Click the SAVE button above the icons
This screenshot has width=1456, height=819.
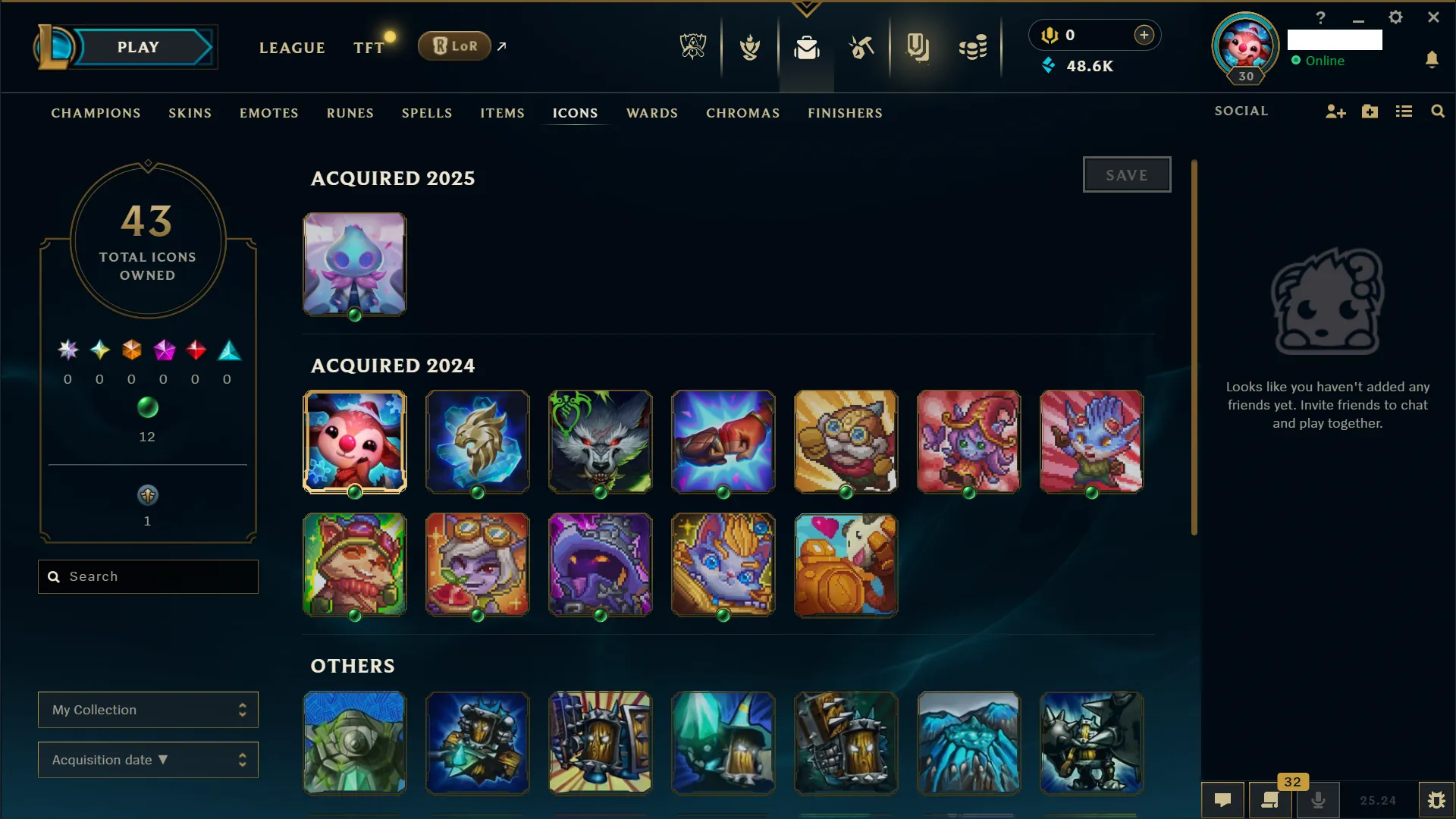(x=1127, y=174)
